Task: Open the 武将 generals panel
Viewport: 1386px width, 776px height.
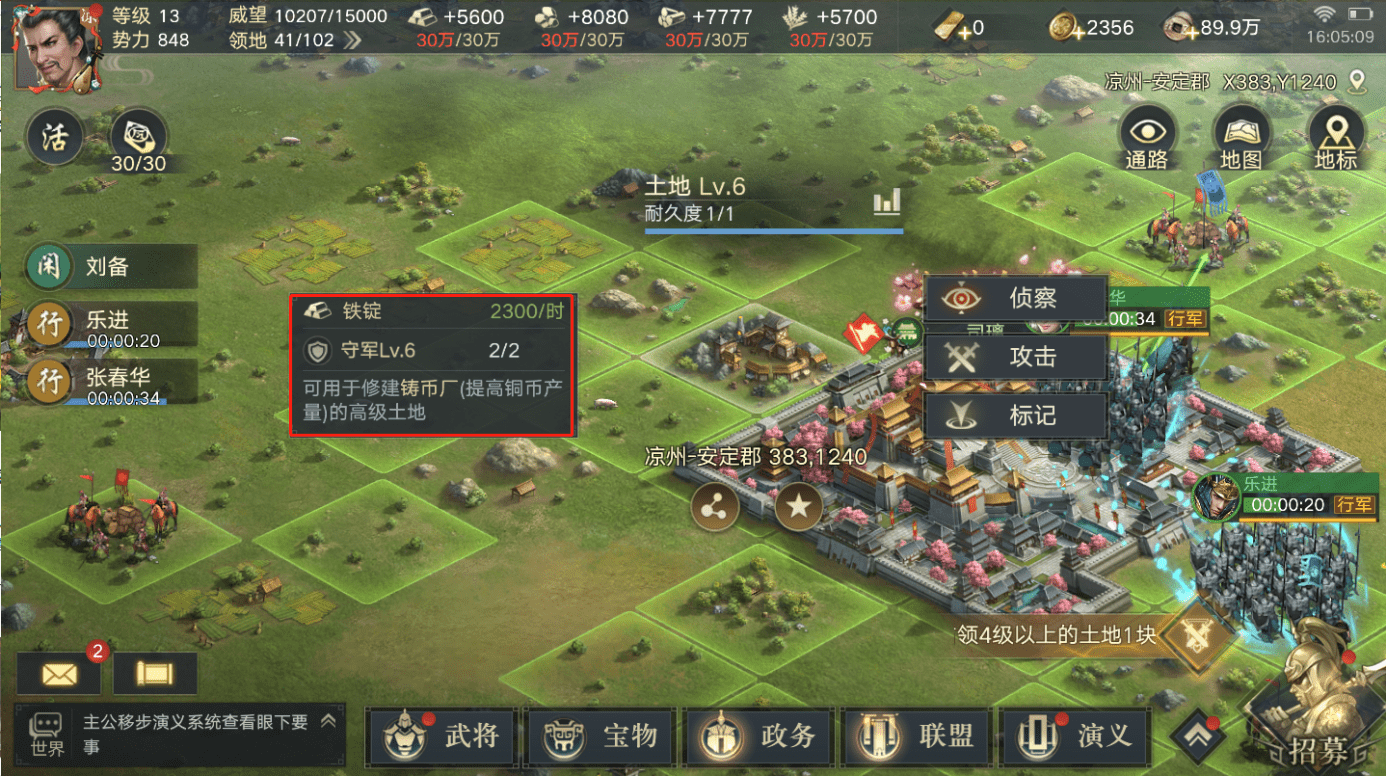Action: pyautogui.click(x=441, y=736)
